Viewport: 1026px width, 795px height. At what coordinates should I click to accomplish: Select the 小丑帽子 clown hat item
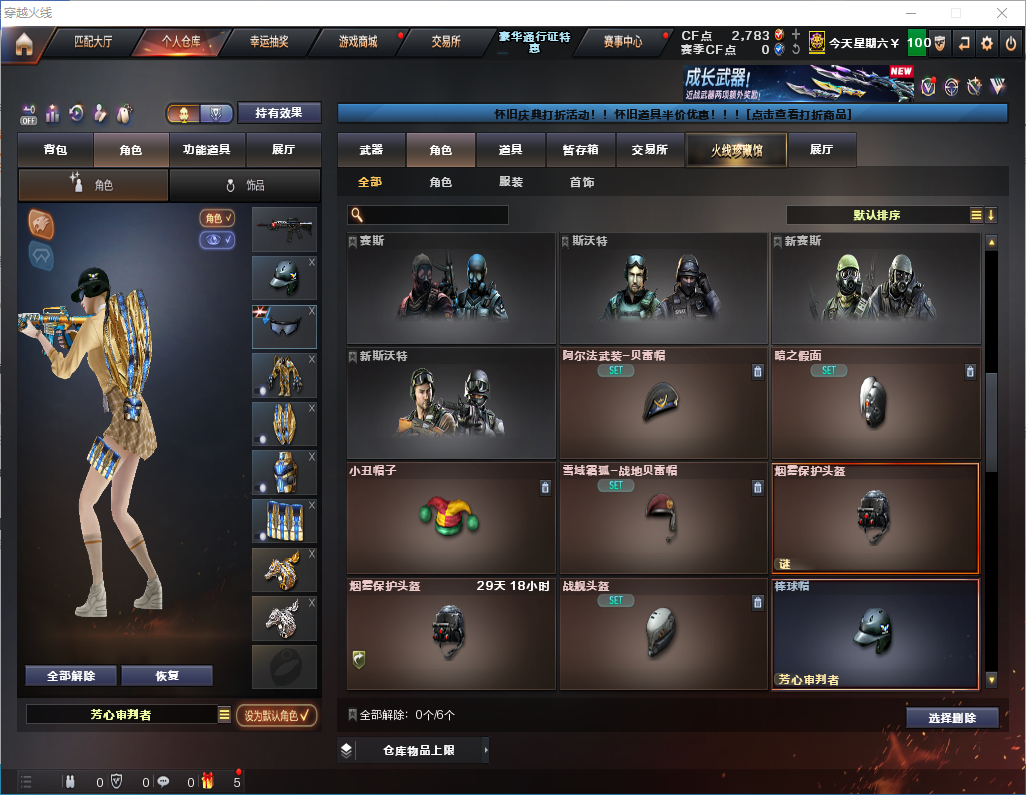pos(451,518)
